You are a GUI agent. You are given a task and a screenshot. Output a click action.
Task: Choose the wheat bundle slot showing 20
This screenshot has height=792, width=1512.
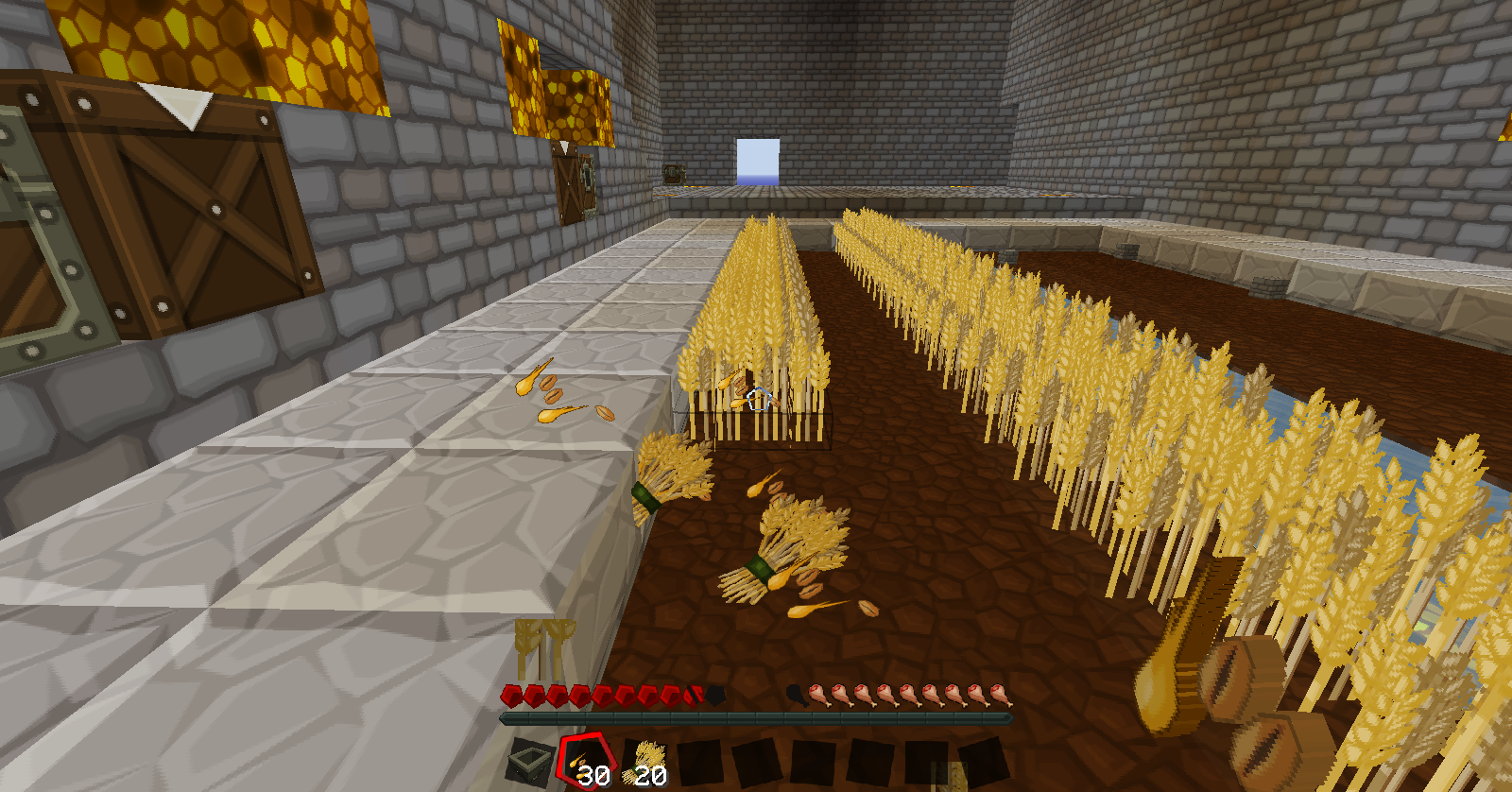(x=646, y=762)
